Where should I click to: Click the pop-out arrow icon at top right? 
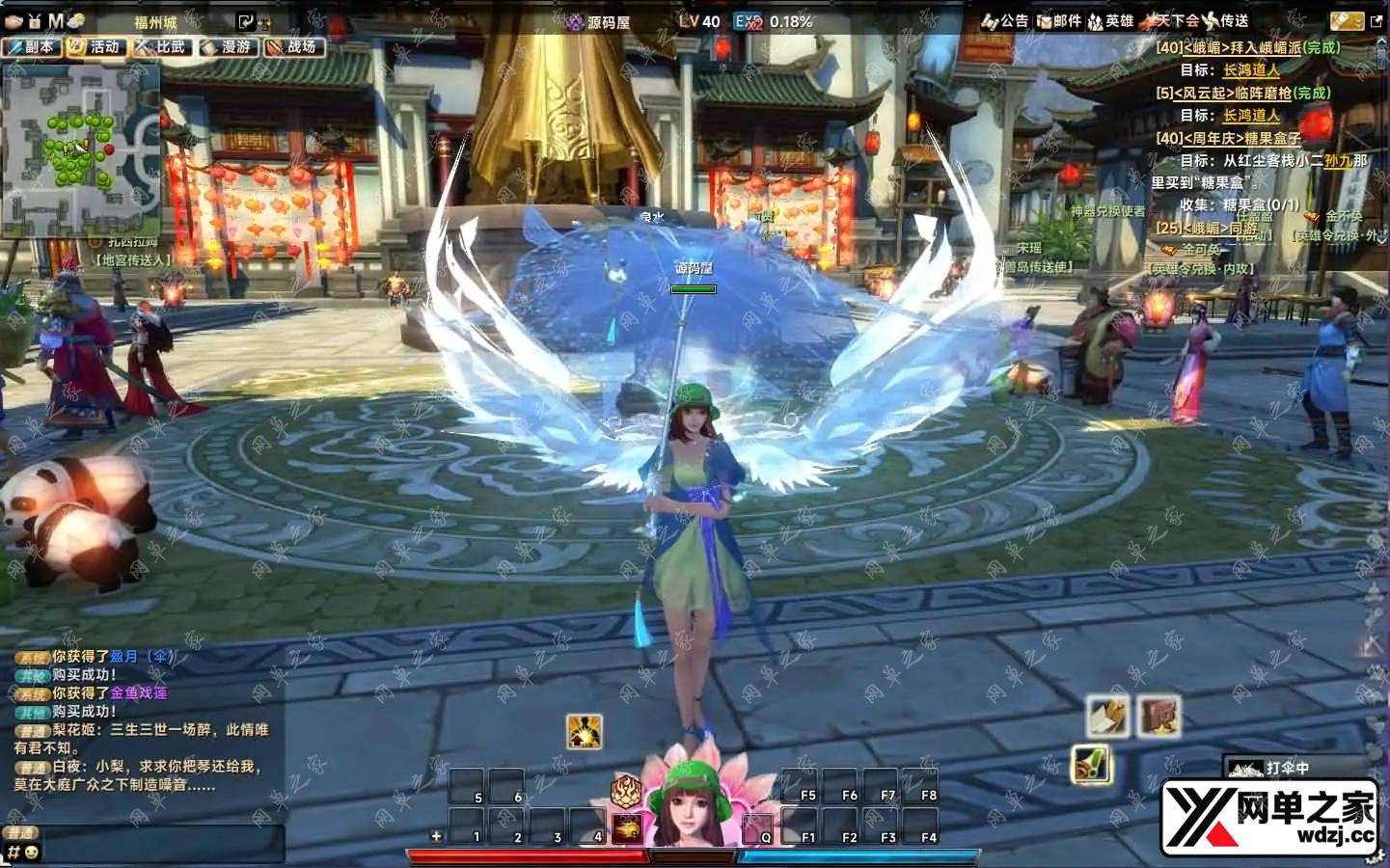[1376, 20]
